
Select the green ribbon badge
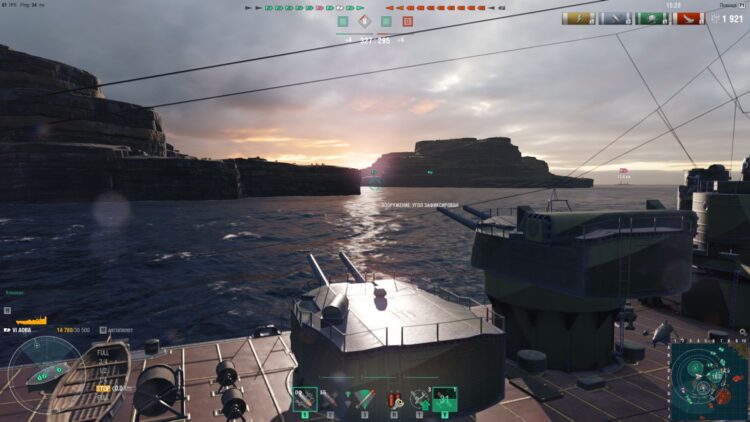pyautogui.click(x=652, y=18)
